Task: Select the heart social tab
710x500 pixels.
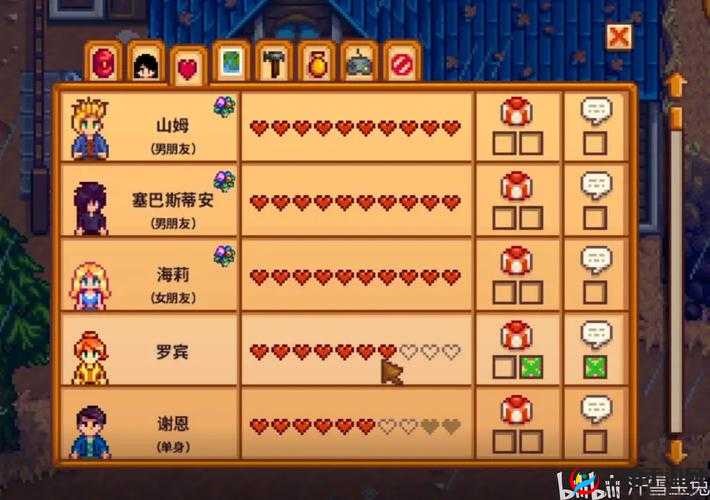Action: 188,66
